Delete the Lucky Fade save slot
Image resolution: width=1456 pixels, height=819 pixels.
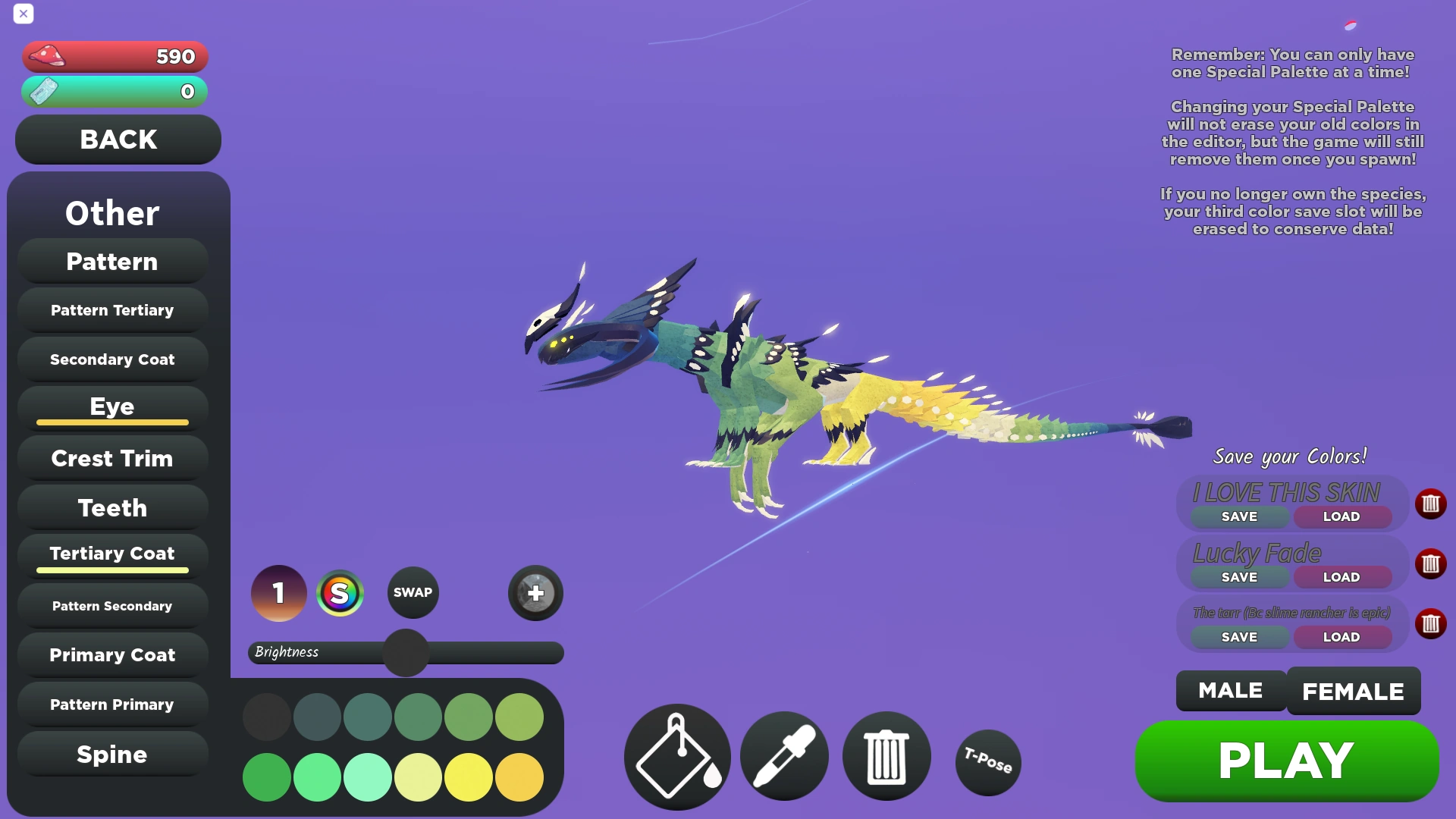click(1432, 563)
